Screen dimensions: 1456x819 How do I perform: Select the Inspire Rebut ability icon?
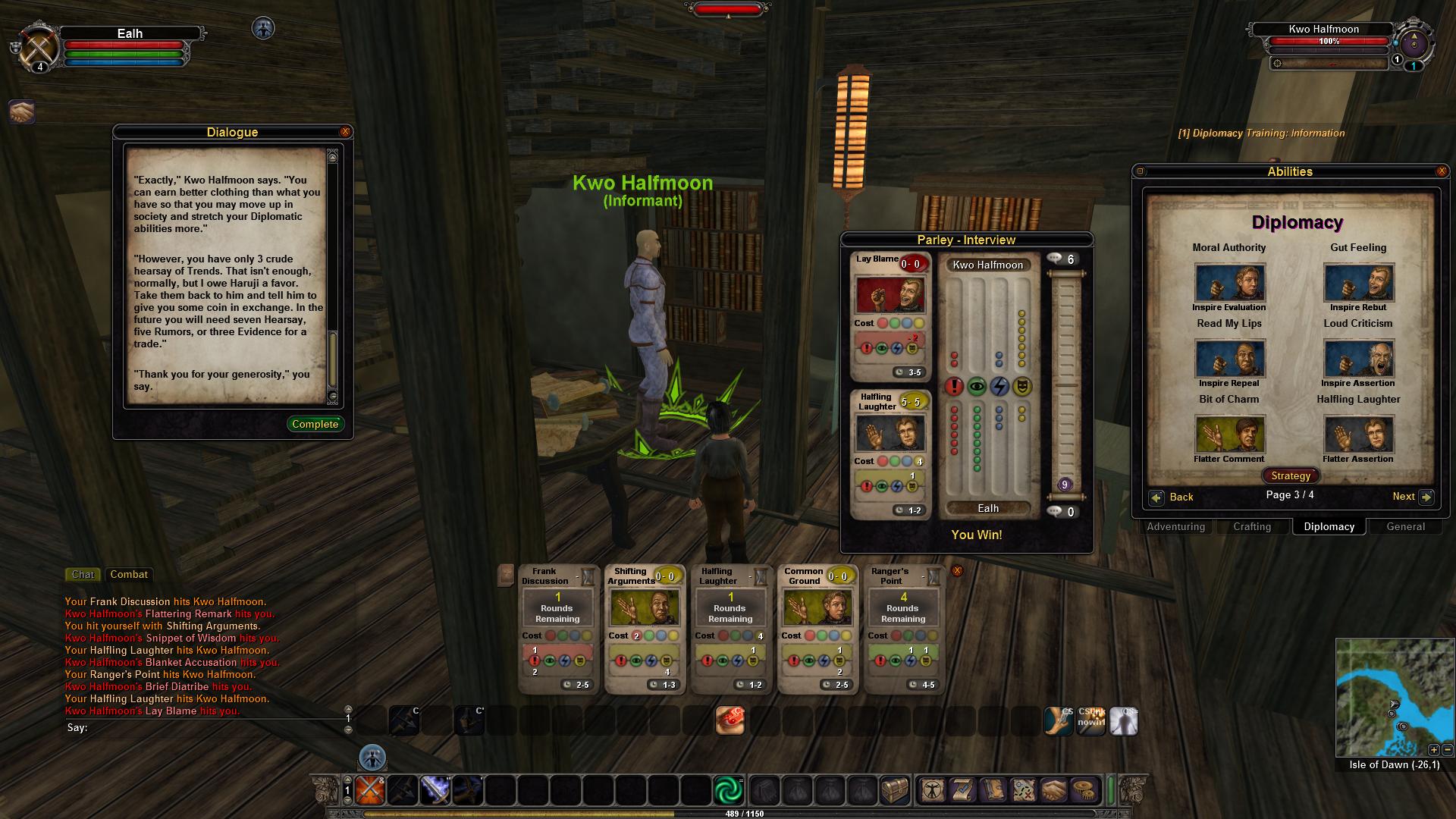pyautogui.click(x=1358, y=283)
